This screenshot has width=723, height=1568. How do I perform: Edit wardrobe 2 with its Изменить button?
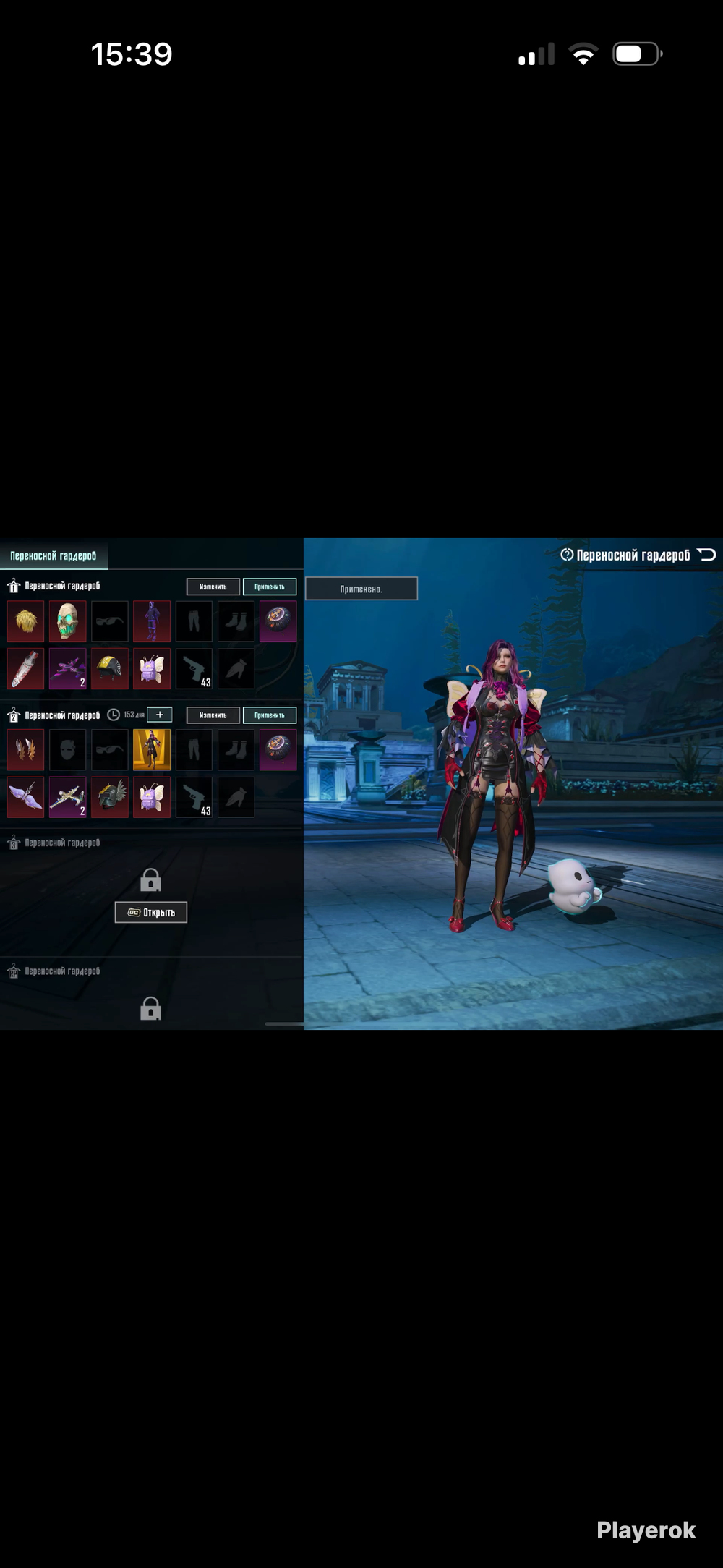[213, 715]
